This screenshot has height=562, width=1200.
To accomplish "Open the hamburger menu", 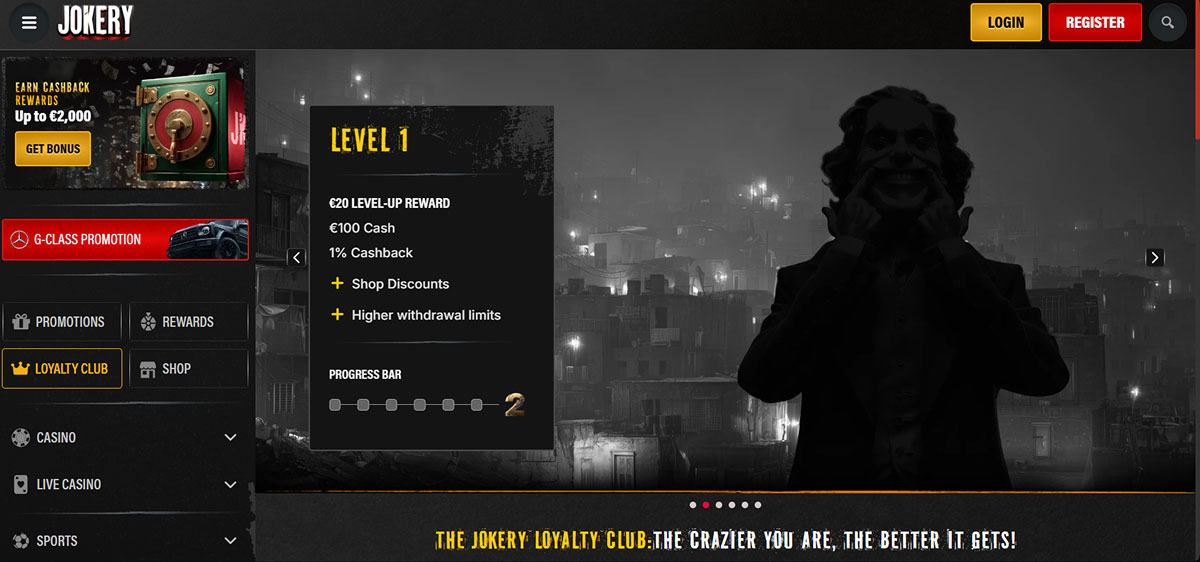I will [x=29, y=23].
